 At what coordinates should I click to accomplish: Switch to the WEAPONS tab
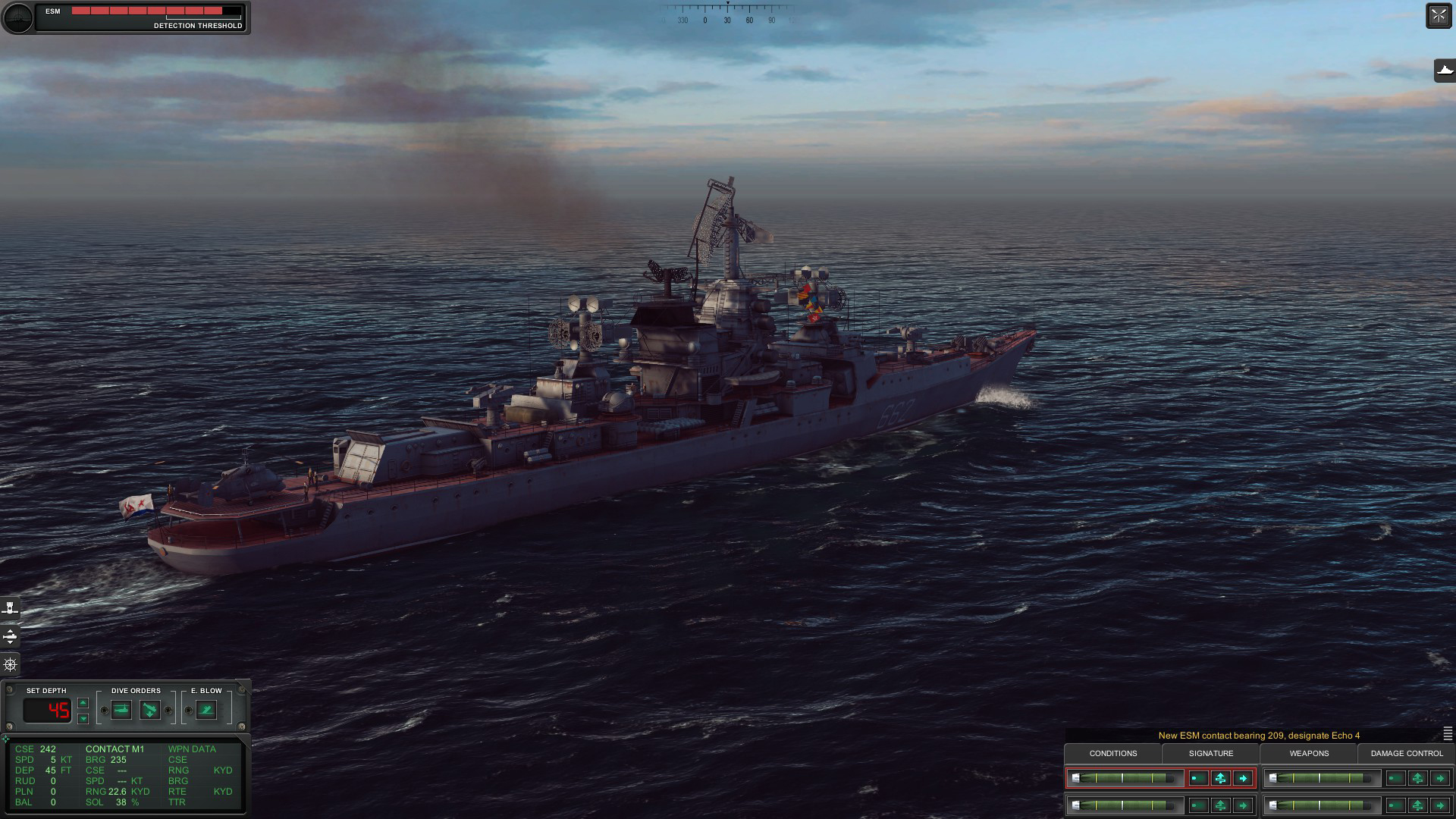pos(1310,754)
